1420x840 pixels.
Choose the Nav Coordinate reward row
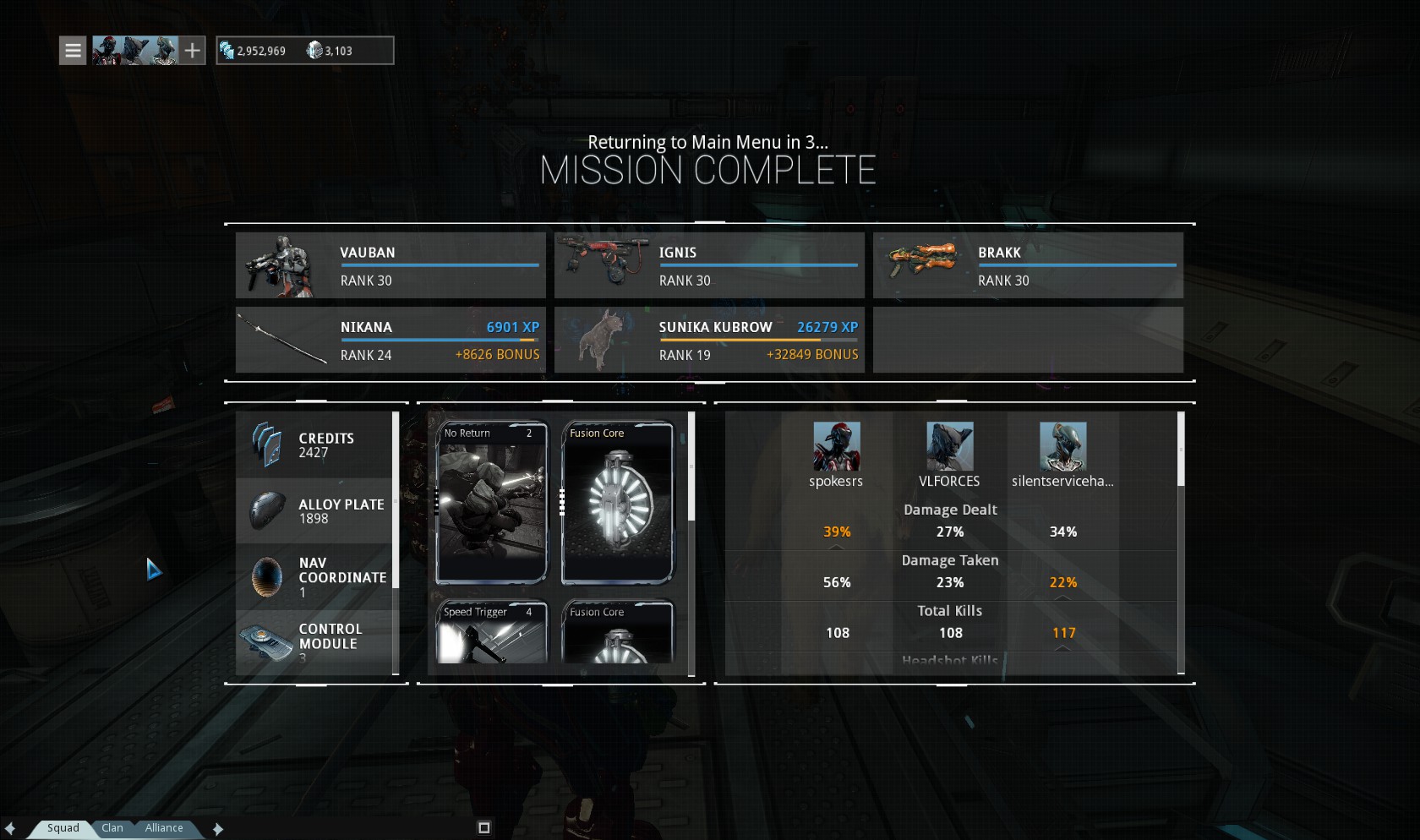pos(314,577)
